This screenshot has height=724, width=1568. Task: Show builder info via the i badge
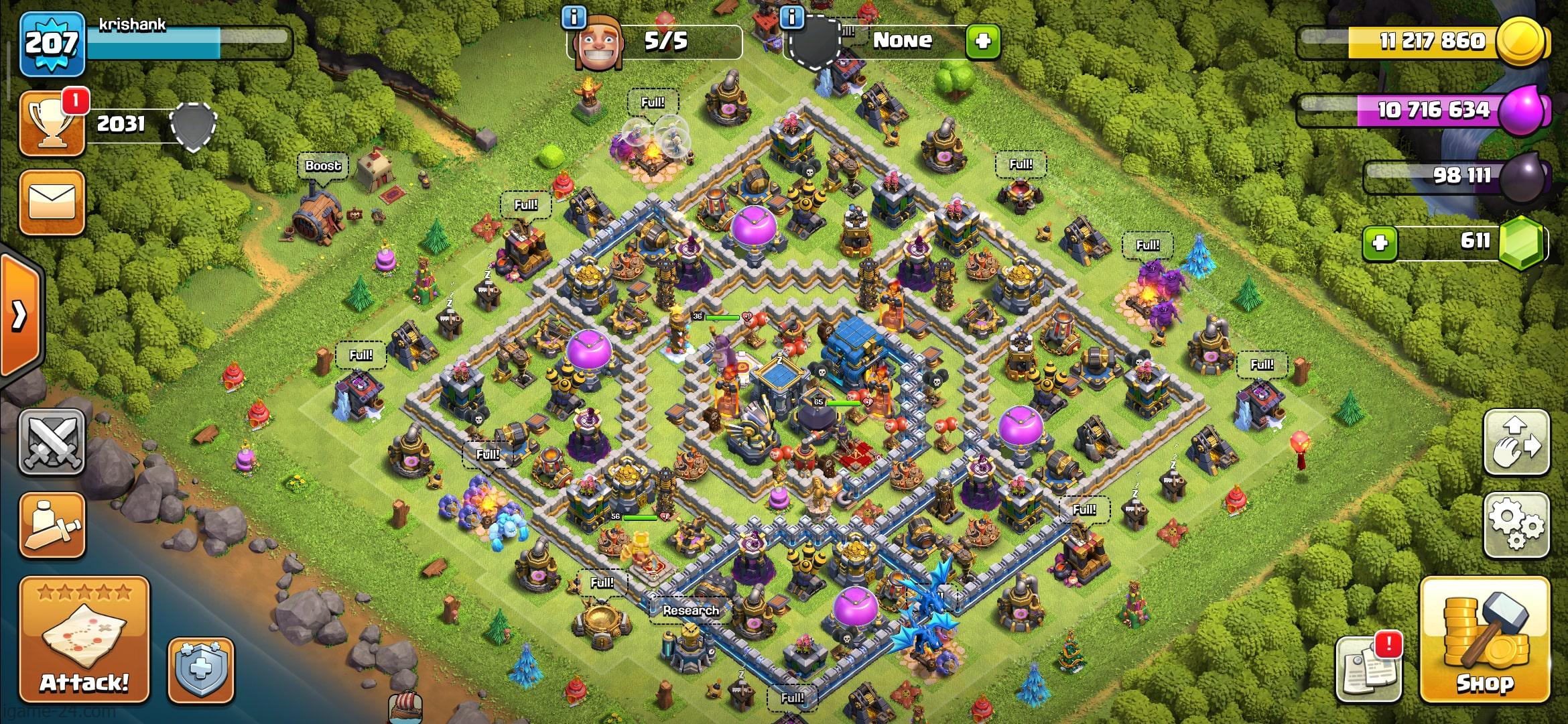pyautogui.click(x=574, y=17)
